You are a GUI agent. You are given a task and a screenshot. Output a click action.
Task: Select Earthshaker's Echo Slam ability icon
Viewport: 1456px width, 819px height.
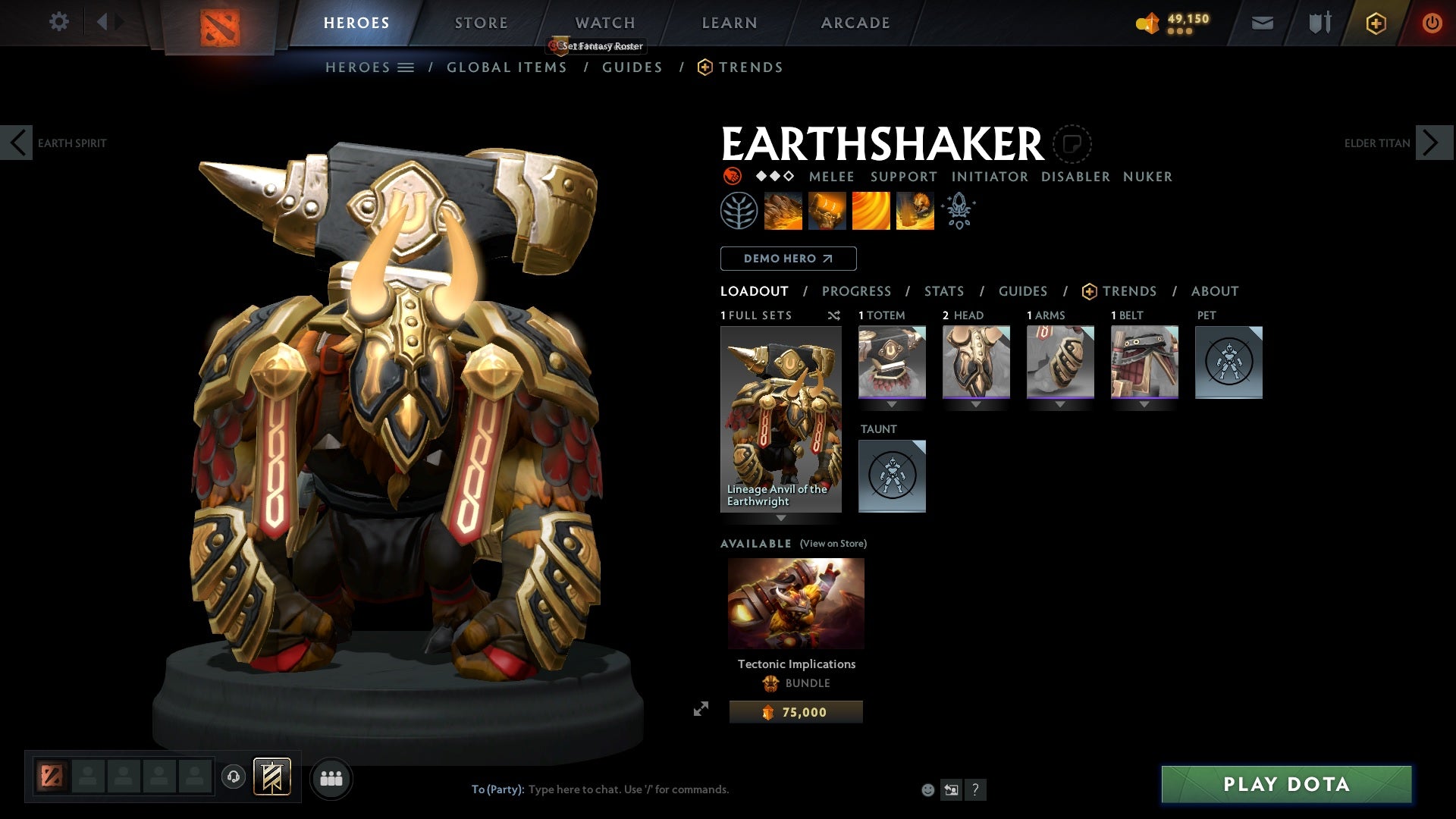pyautogui.click(x=914, y=210)
